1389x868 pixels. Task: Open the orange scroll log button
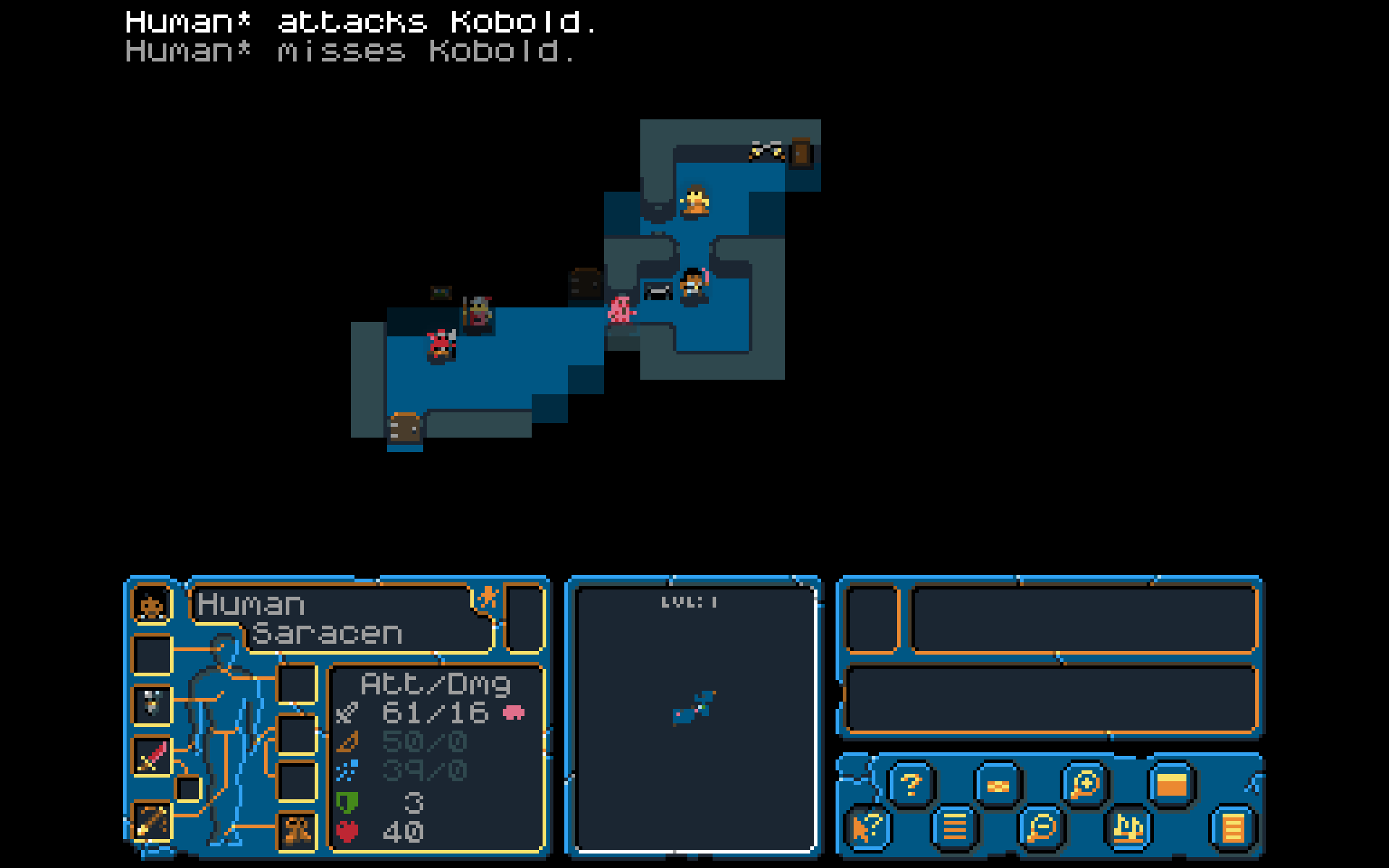1233,827
